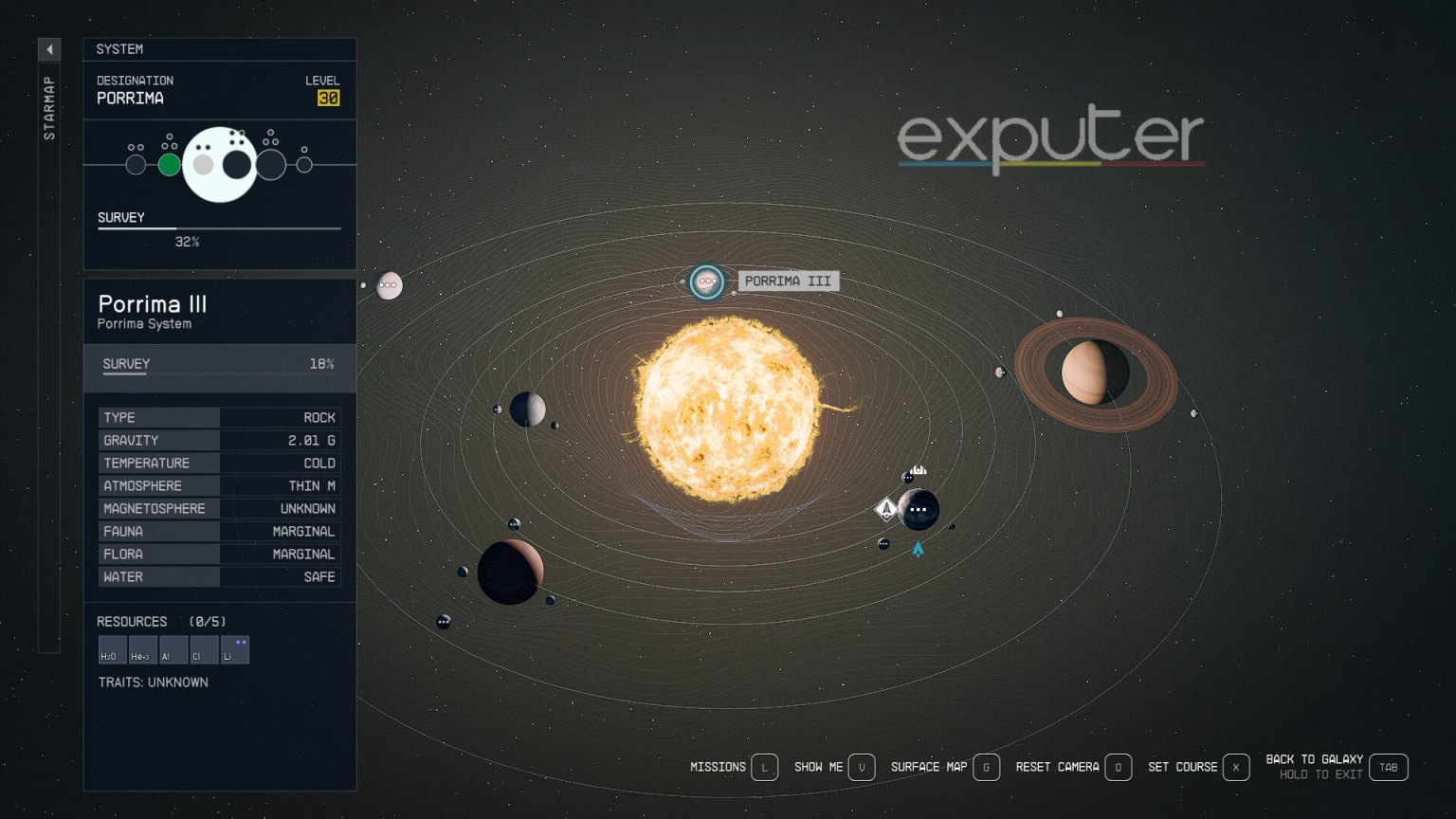Viewport: 1456px width, 819px height.
Task: Expand the Traits Unknown section
Action: (x=154, y=682)
